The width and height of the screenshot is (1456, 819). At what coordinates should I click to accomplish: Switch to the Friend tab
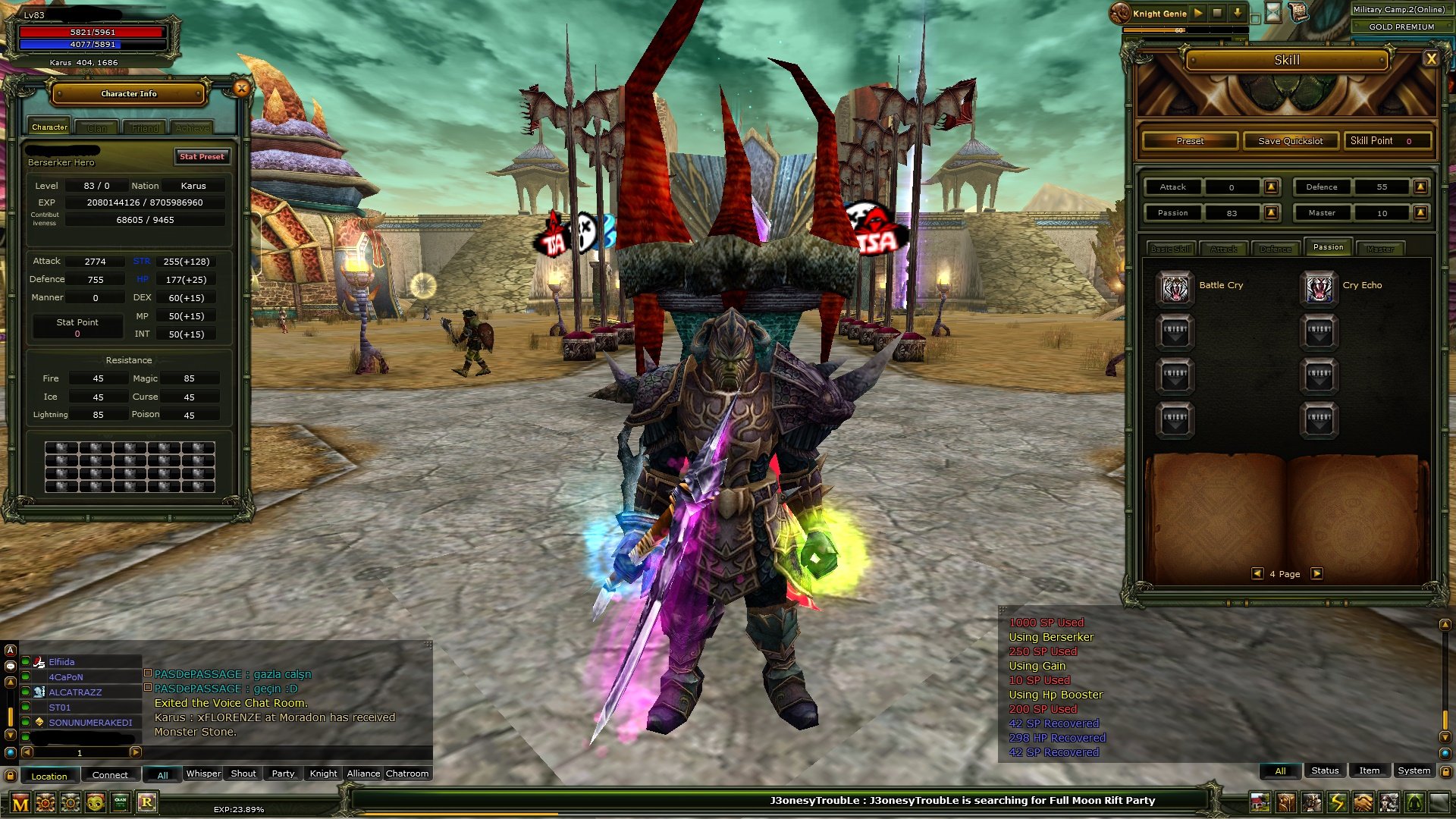click(145, 128)
